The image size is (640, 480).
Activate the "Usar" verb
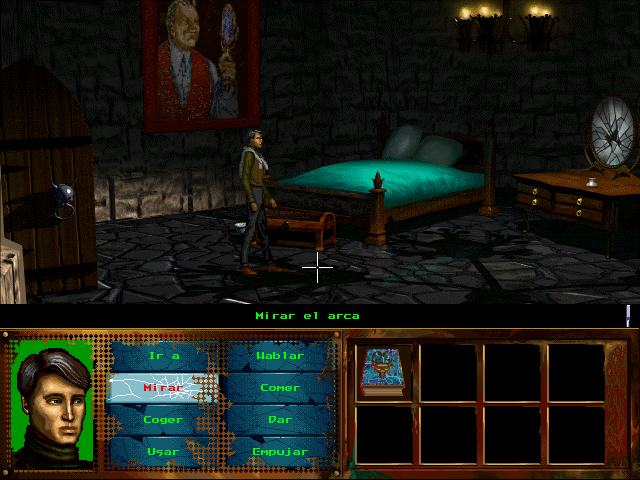(x=162, y=451)
